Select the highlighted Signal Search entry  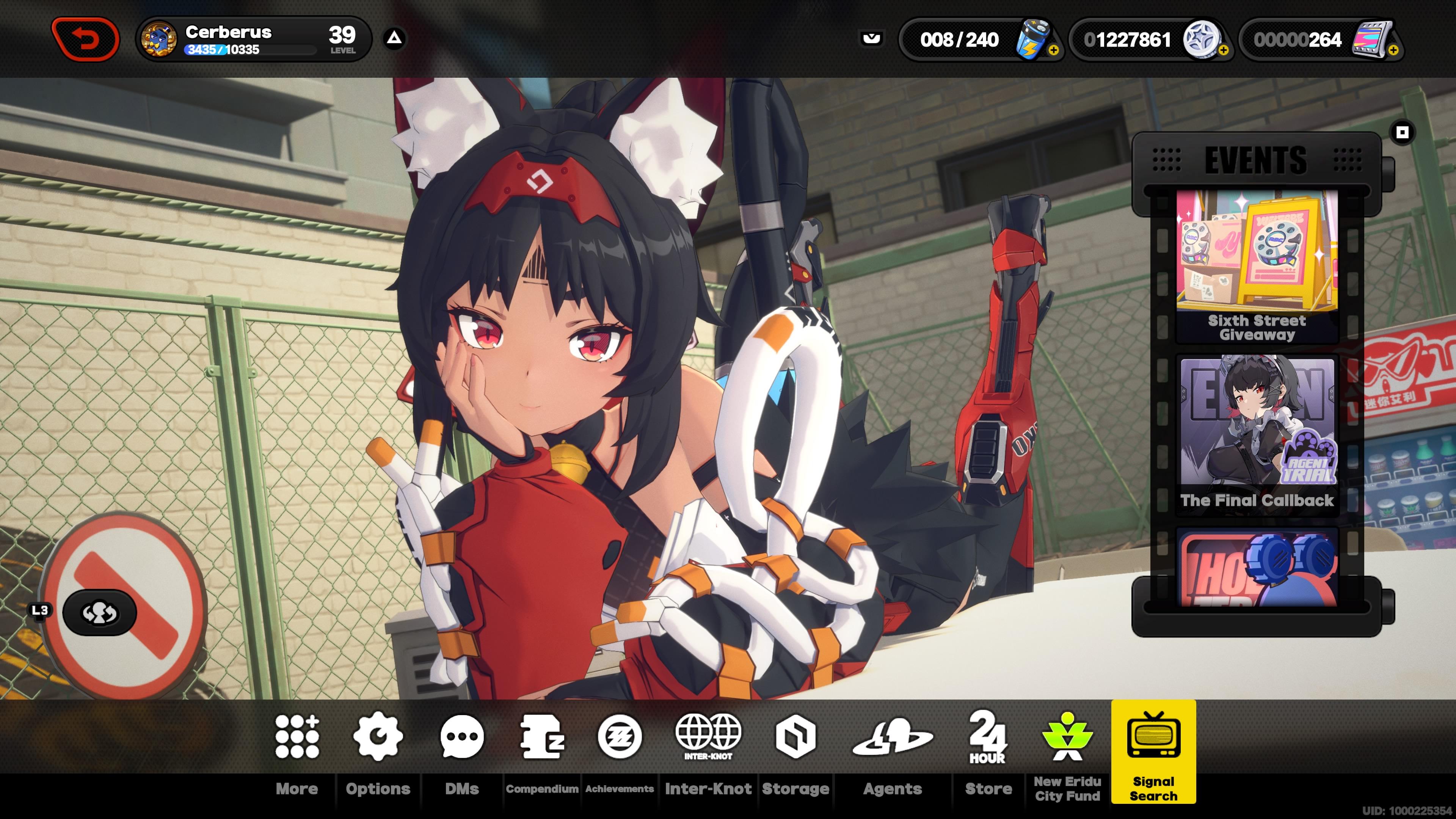click(1153, 752)
